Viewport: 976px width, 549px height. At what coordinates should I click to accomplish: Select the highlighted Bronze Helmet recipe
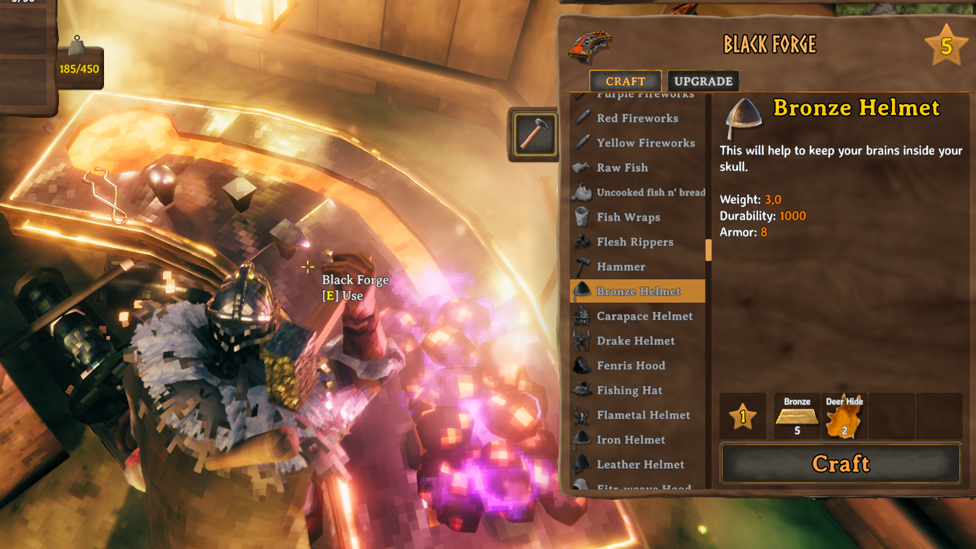click(x=638, y=291)
